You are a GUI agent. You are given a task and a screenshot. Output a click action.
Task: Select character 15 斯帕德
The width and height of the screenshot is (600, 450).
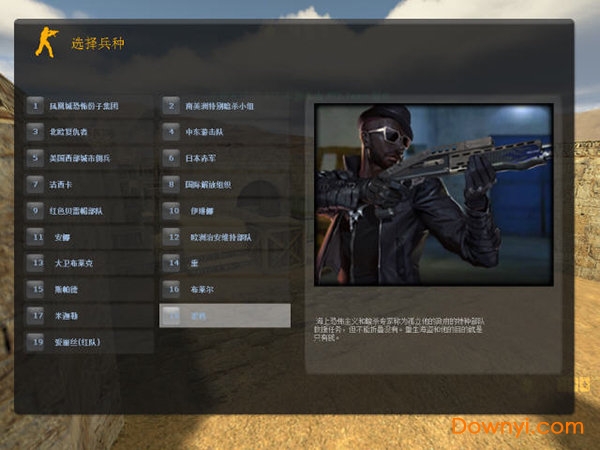tap(90, 289)
